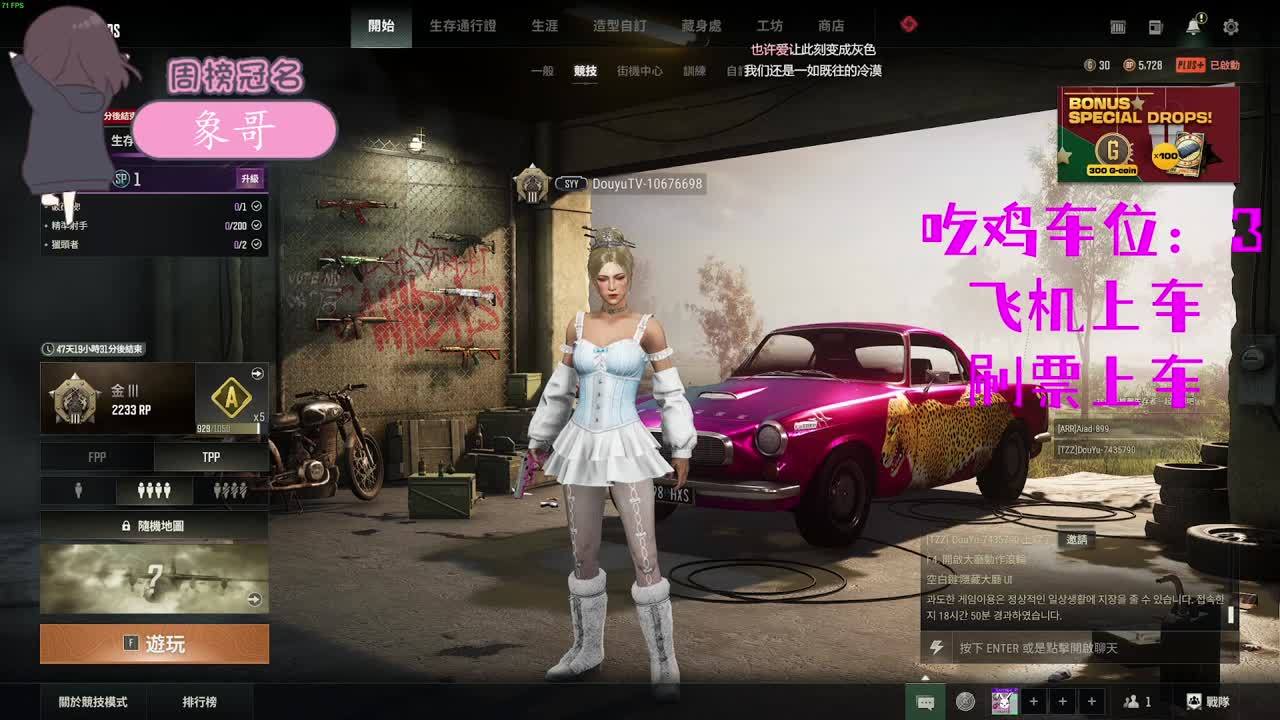Switch to the 生涯 career tab
The height and width of the screenshot is (720, 1280).
tap(544, 26)
